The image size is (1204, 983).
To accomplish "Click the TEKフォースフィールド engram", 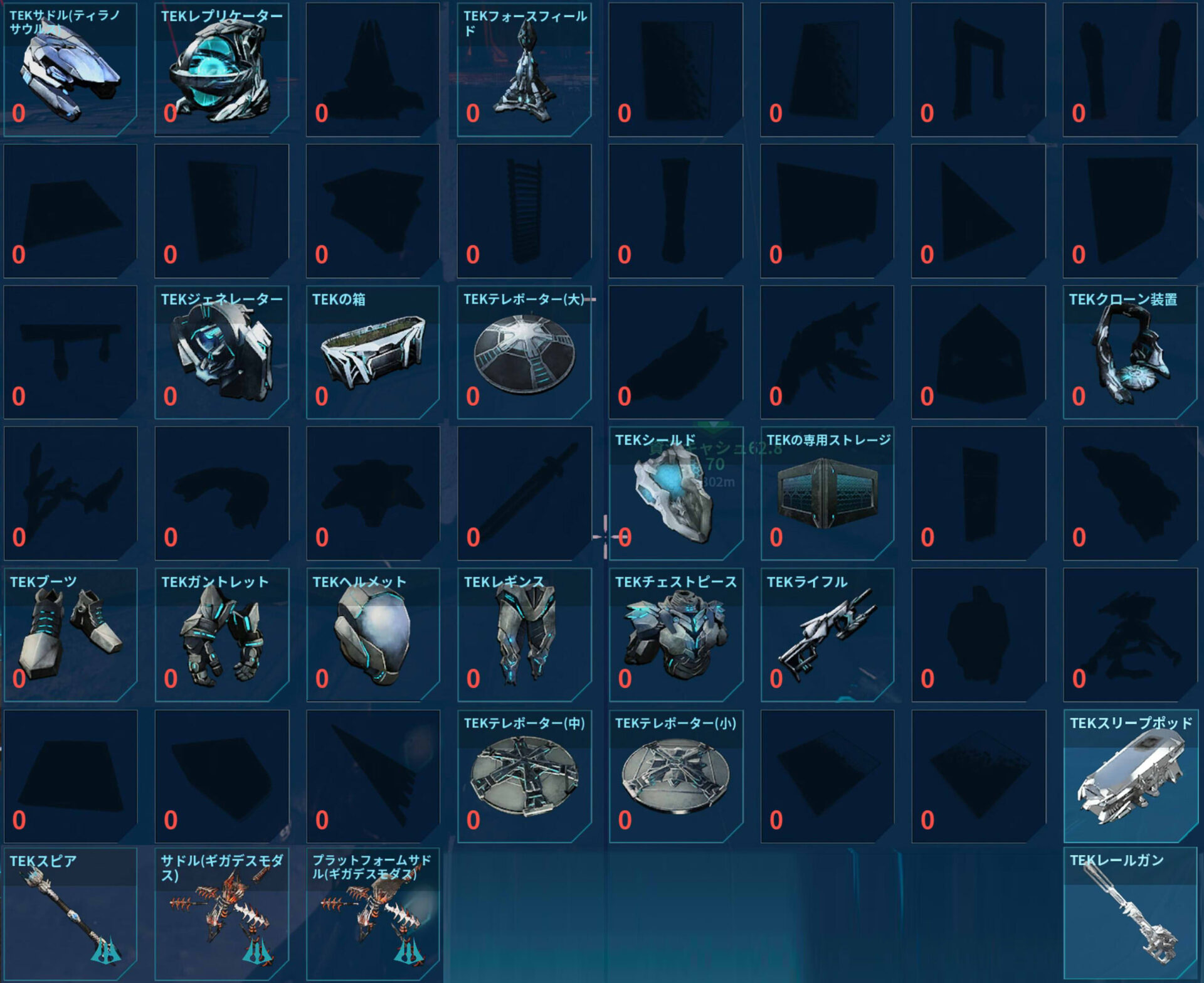I will click(524, 69).
